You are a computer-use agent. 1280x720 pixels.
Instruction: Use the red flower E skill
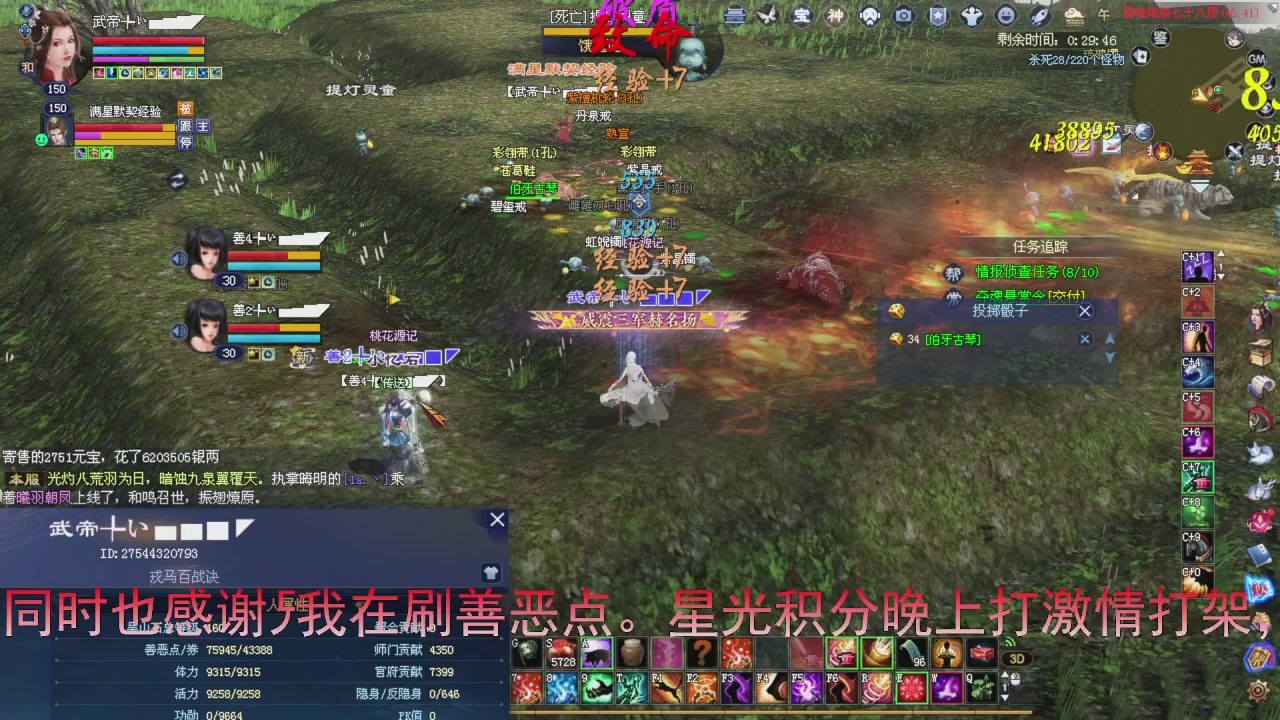(911, 687)
